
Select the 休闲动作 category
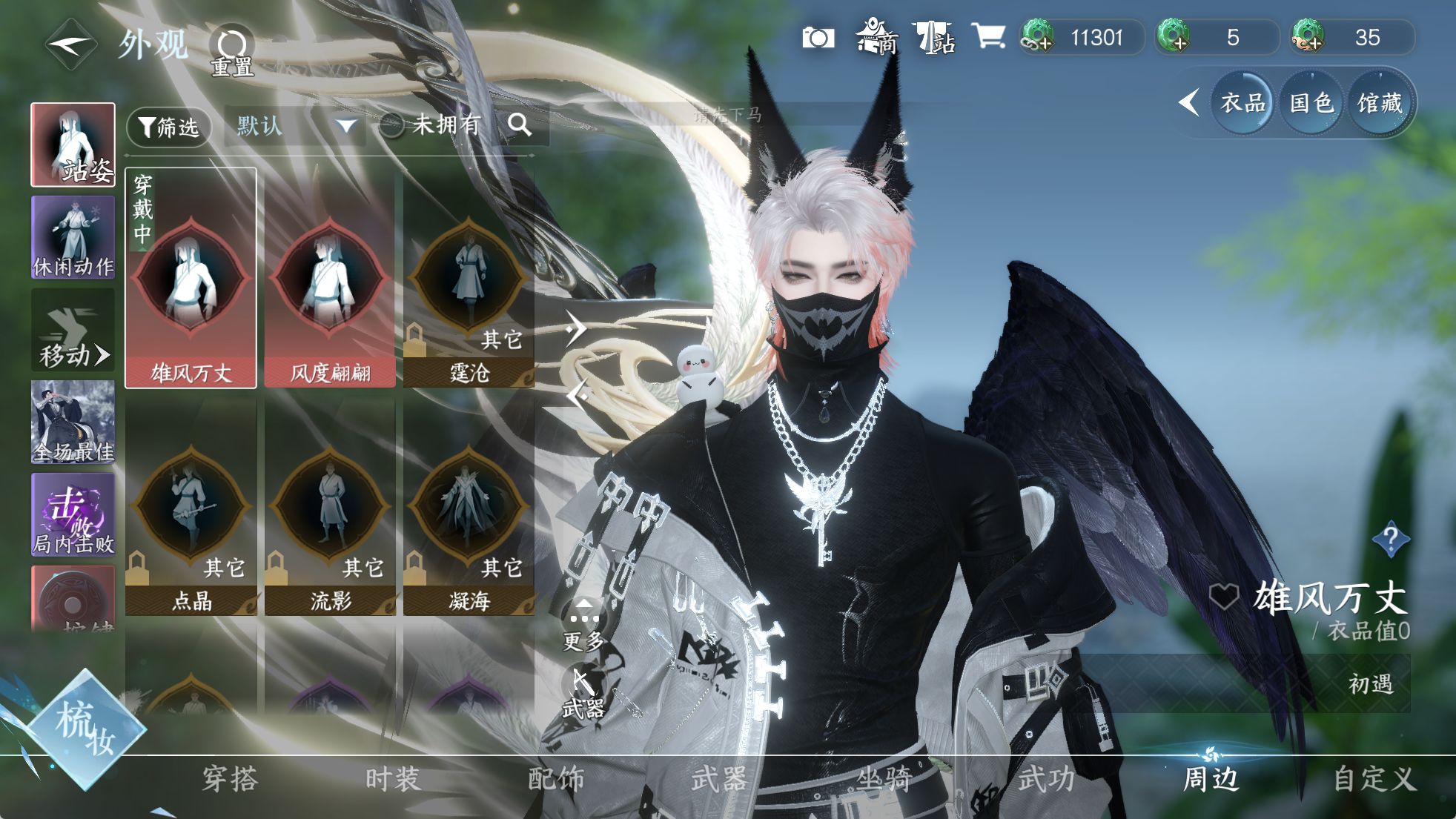pos(73,237)
